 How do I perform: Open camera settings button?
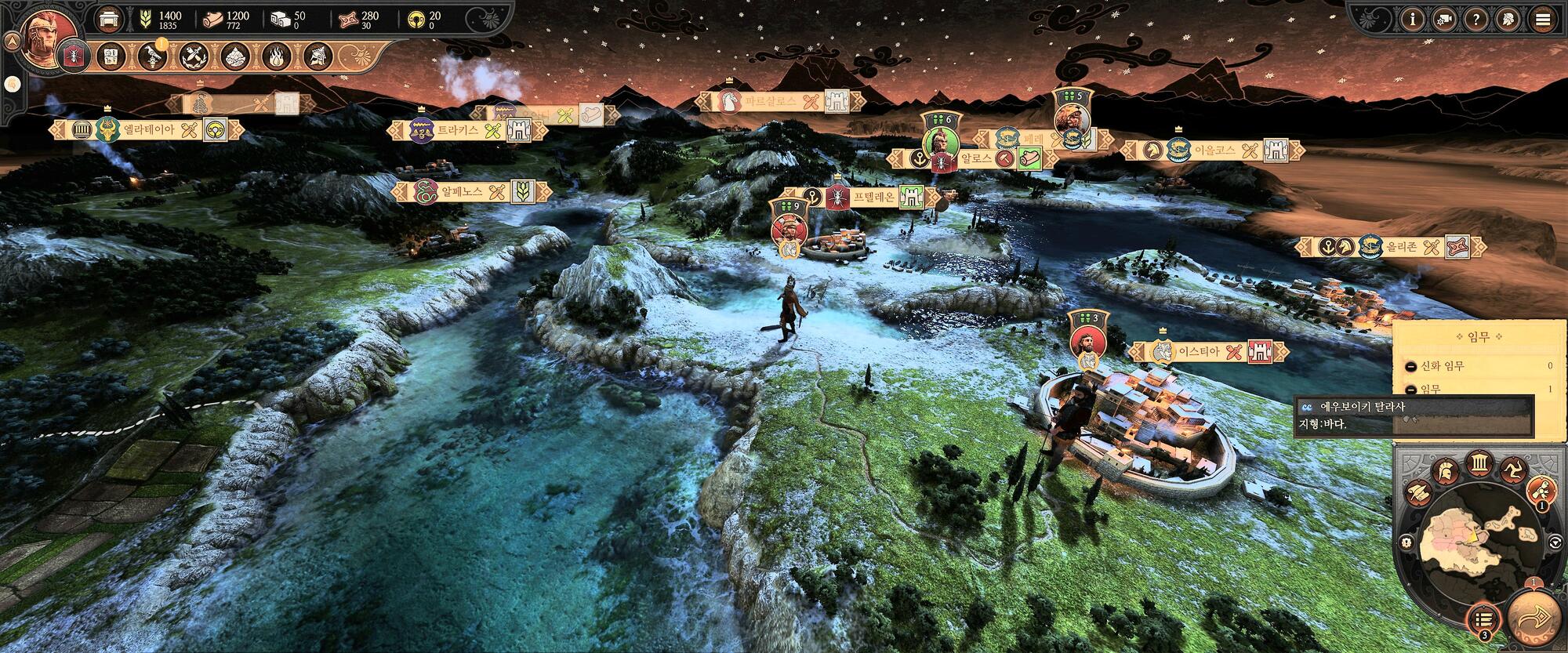click(x=1445, y=20)
